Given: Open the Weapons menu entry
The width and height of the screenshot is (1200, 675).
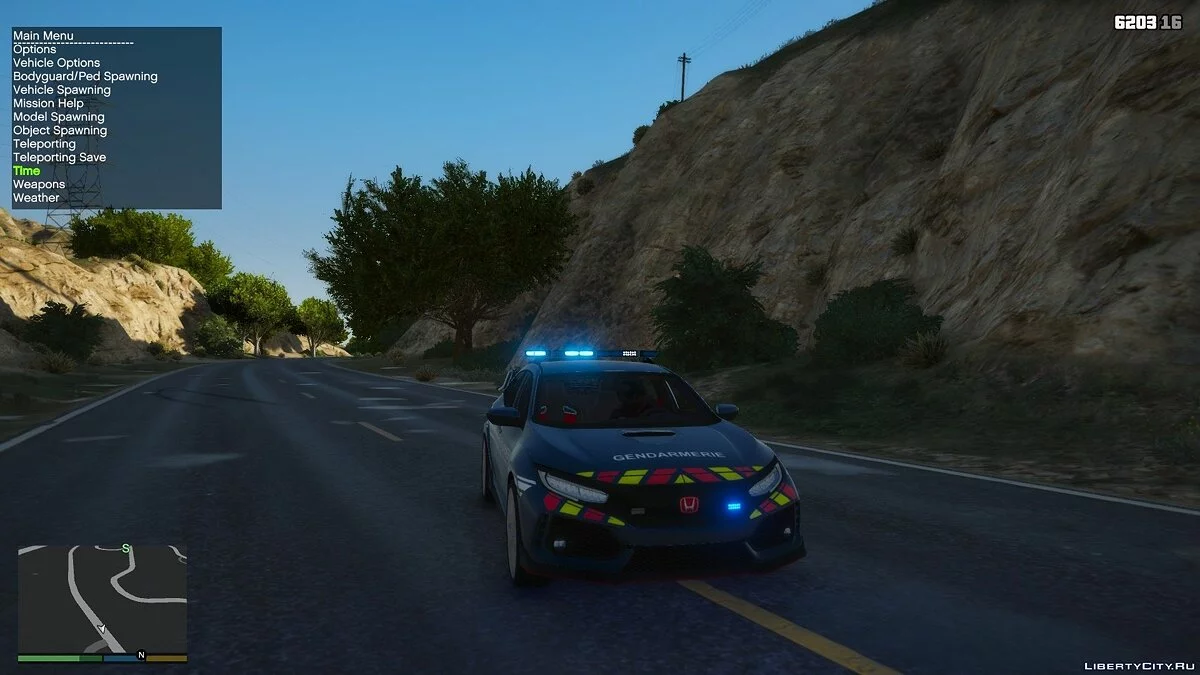Looking at the screenshot, I should [39, 184].
